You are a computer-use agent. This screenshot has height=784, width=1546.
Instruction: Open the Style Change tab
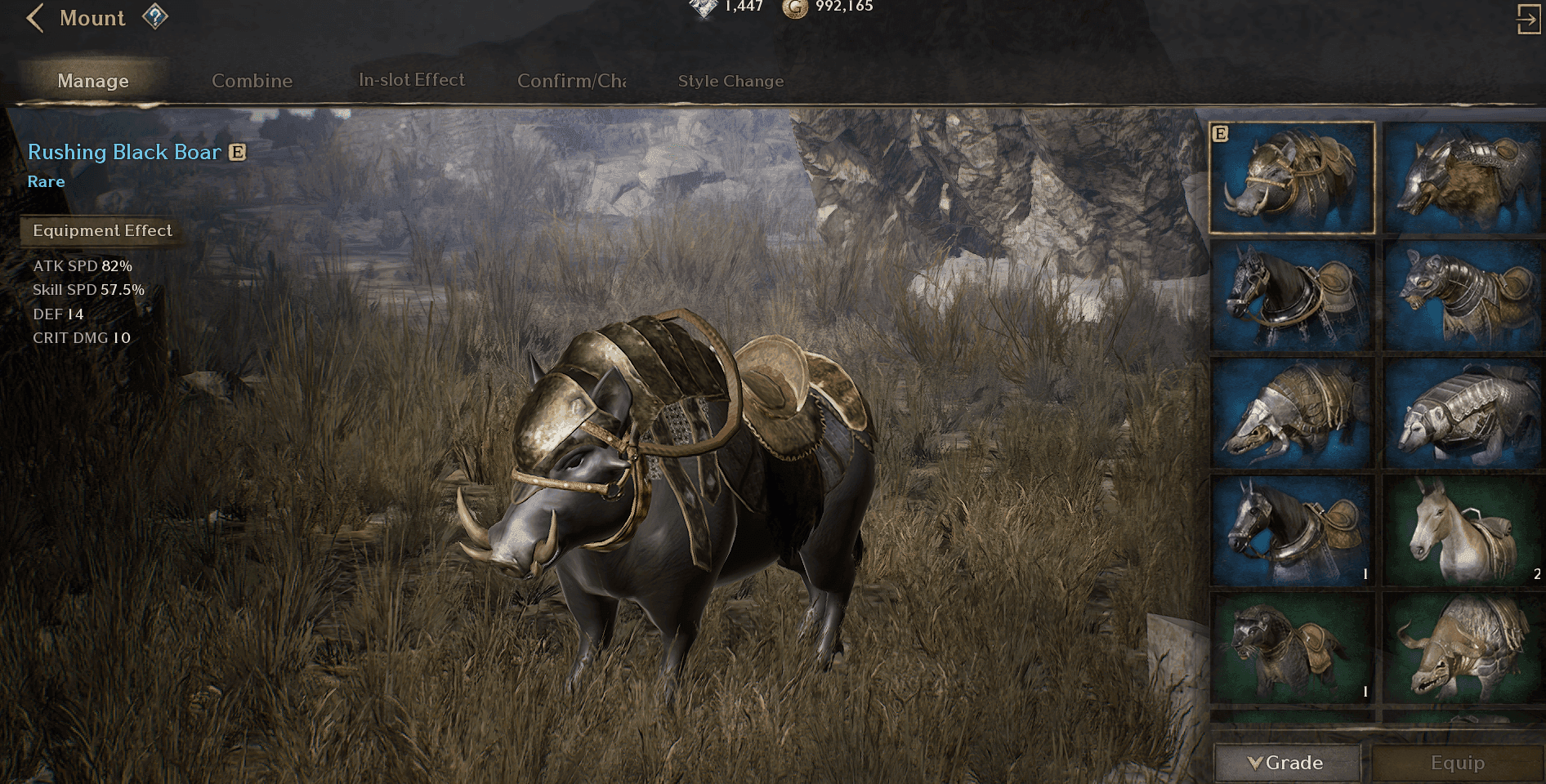click(x=730, y=81)
